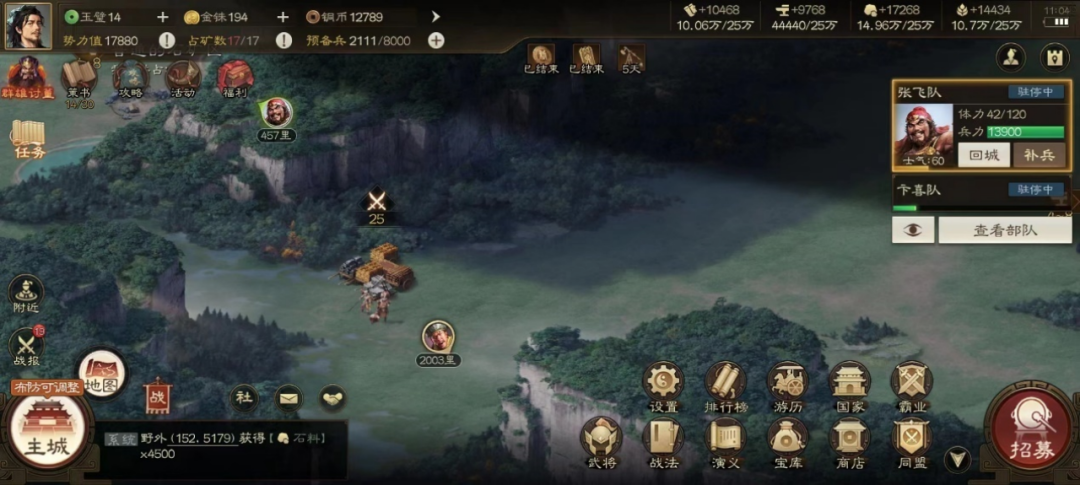Open 查看部队 to view troops

pyautogui.click(x=1004, y=230)
